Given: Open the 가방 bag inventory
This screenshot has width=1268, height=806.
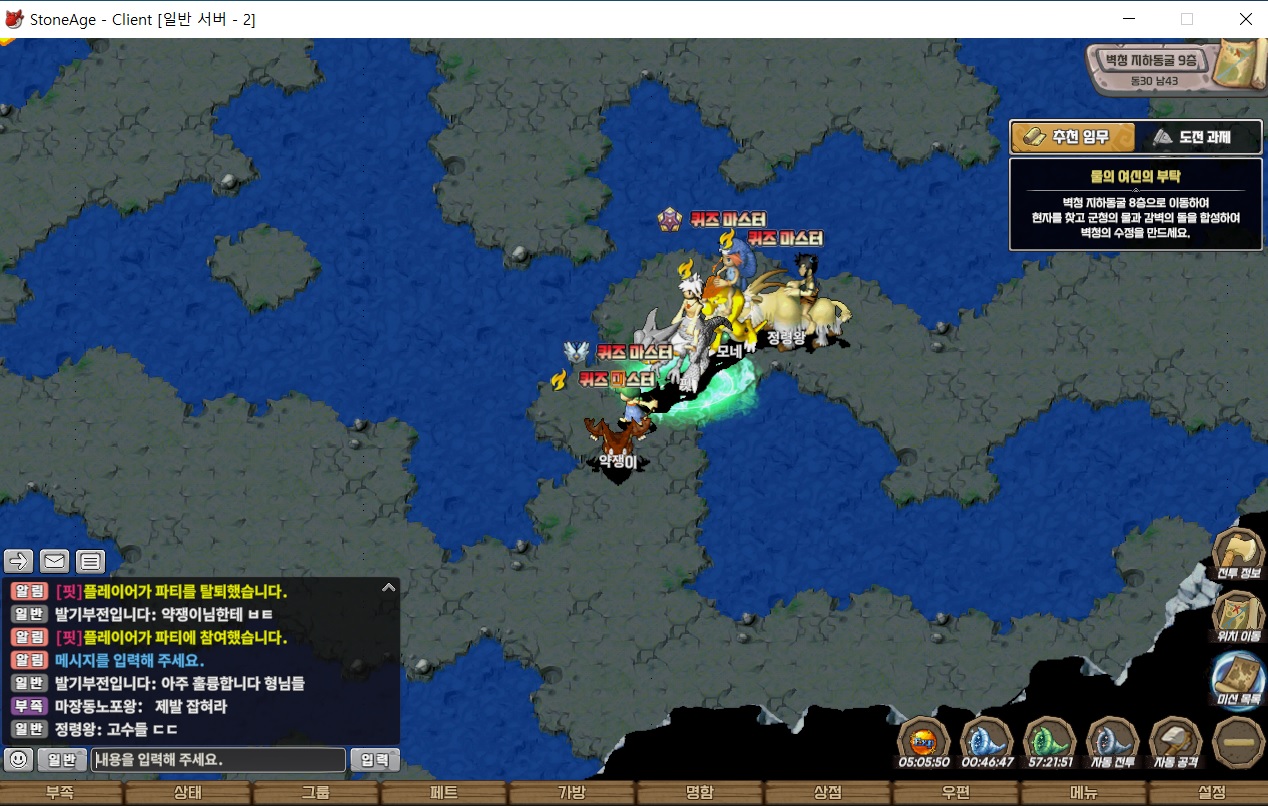Looking at the screenshot, I should pos(572,793).
